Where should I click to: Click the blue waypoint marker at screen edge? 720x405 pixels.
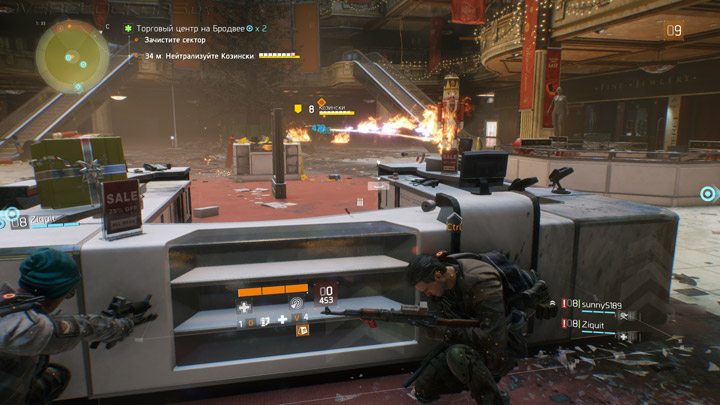click(x=709, y=193)
